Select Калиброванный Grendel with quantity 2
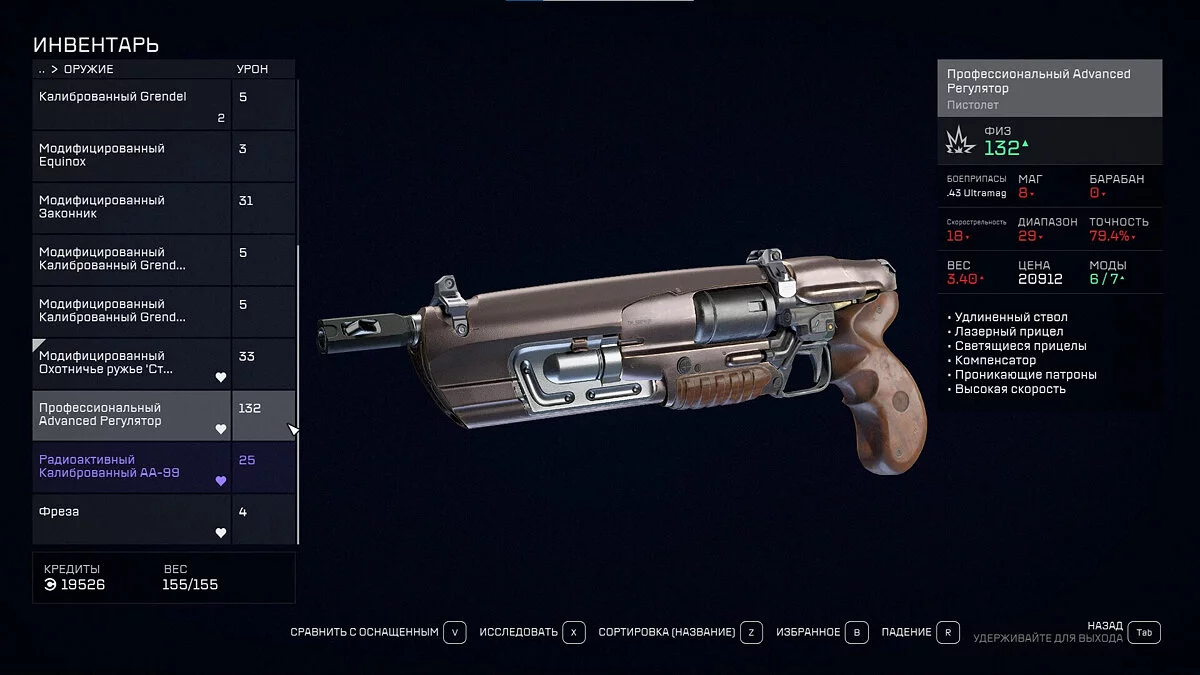Viewport: 1200px width, 675px height. [x=133, y=104]
